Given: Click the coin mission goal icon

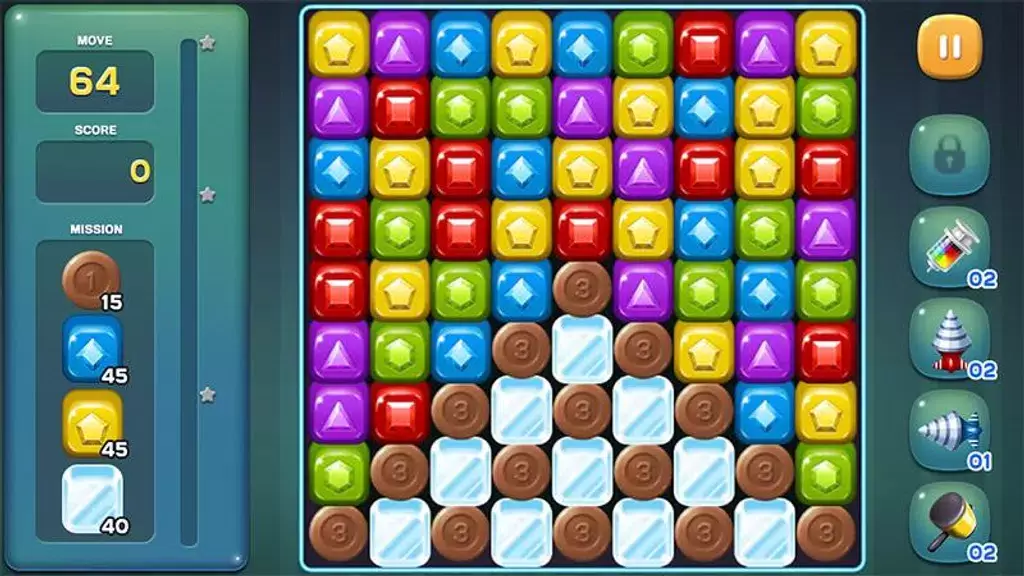Looking at the screenshot, I should (x=92, y=280).
